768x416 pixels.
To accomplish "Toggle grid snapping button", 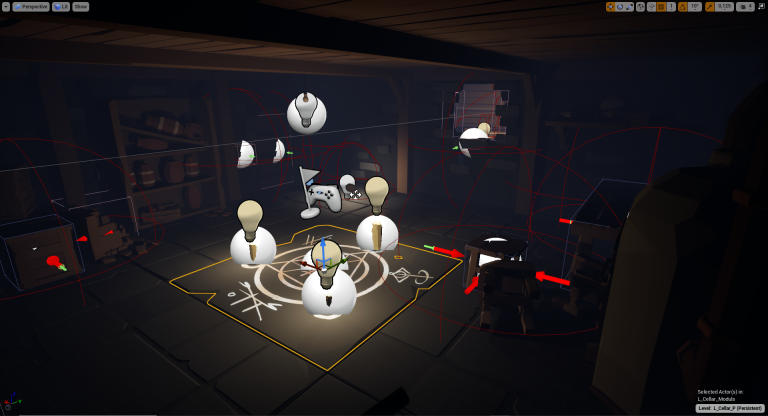I will click(x=661, y=6).
